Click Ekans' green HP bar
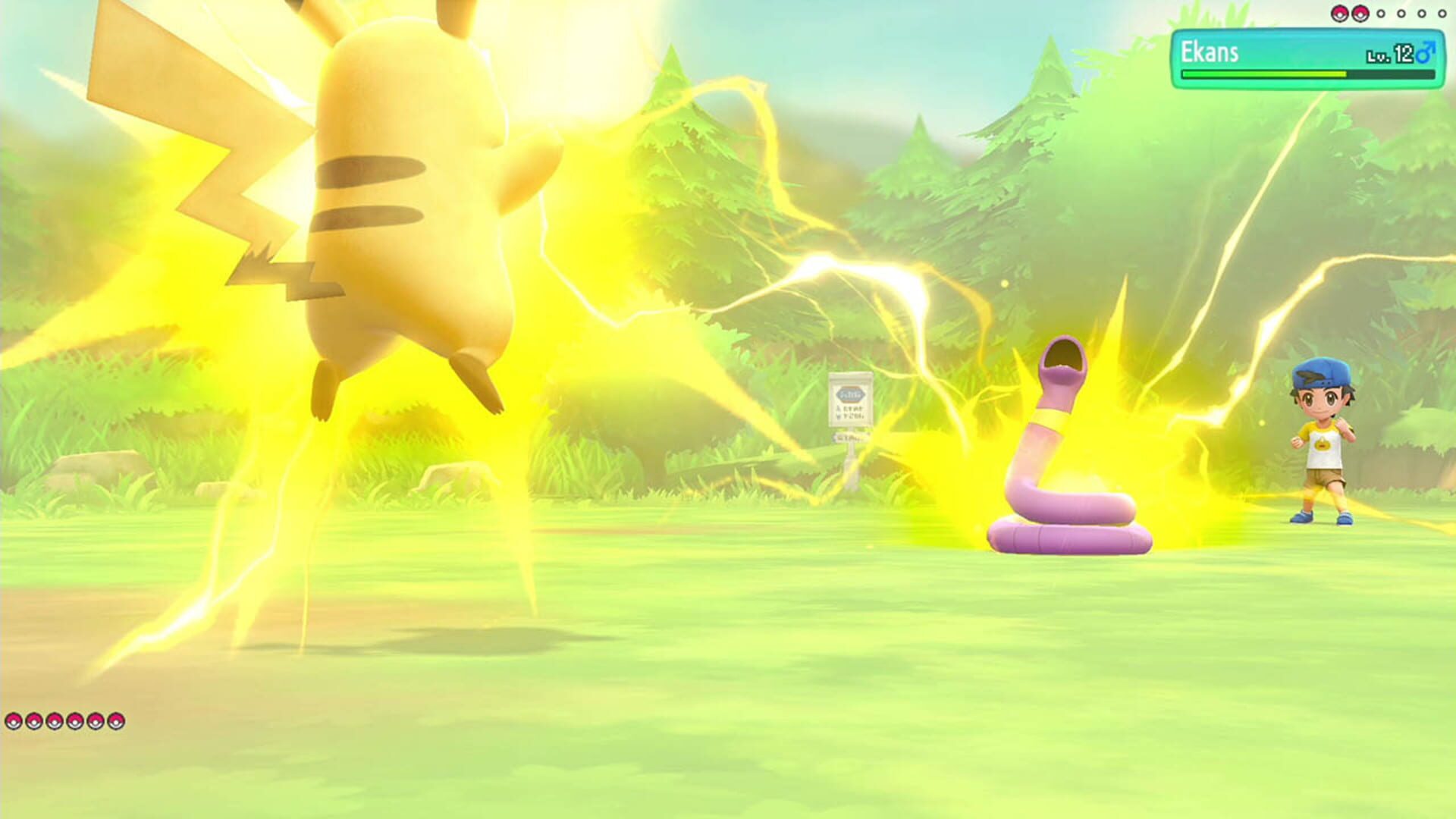Screen dimensions: 1456x819 point(1263,76)
